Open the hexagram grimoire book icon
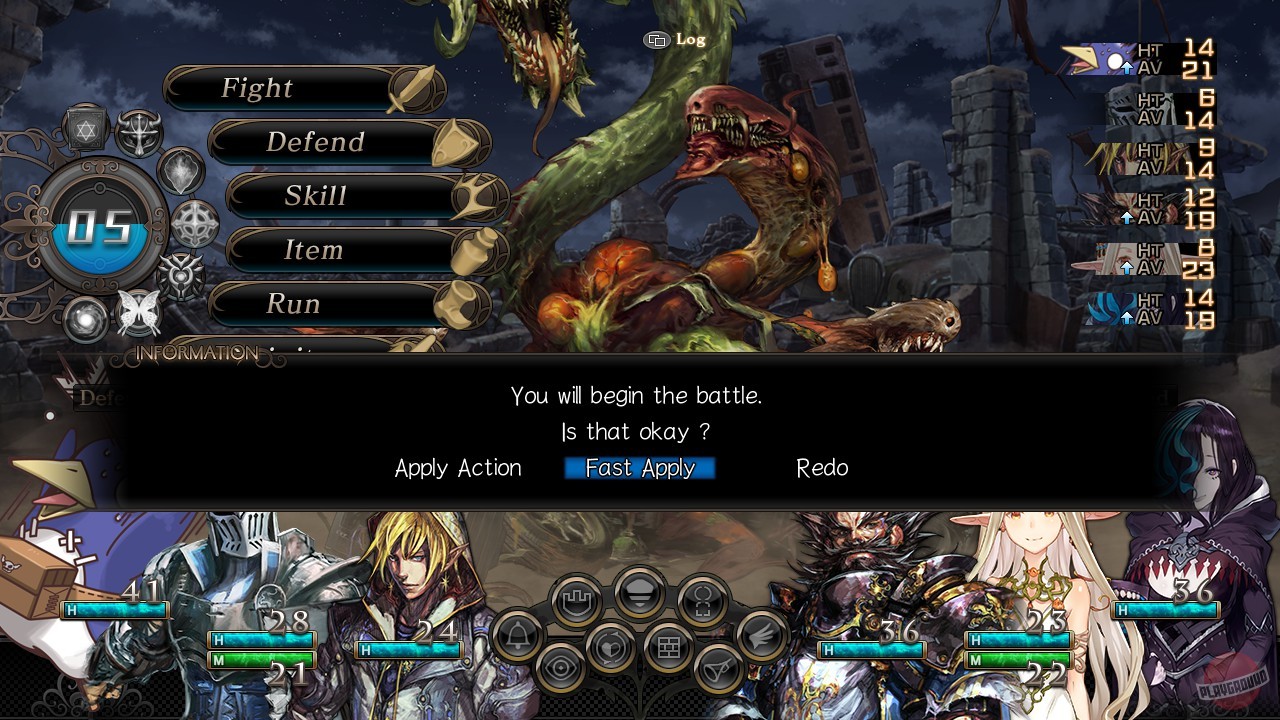 [x=85, y=128]
